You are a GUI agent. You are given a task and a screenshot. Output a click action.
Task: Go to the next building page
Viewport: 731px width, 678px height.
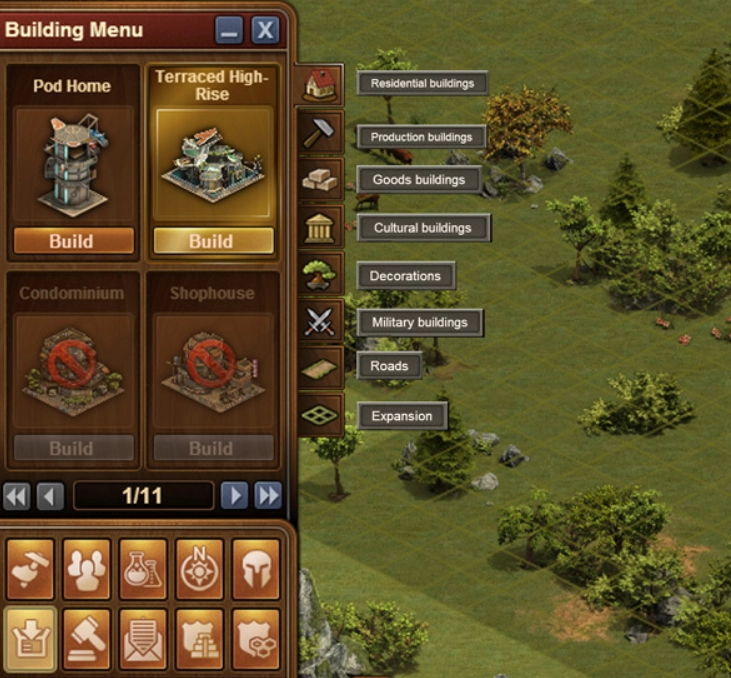(234, 495)
